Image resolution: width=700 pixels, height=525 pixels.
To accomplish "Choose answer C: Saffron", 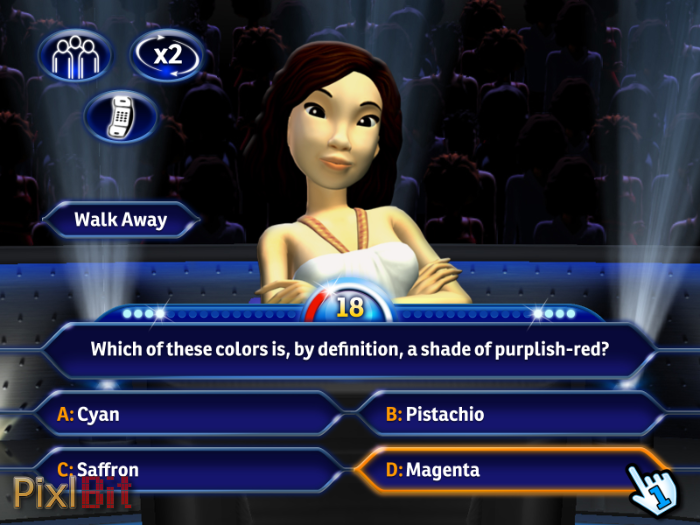I will click(x=190, y=469).
